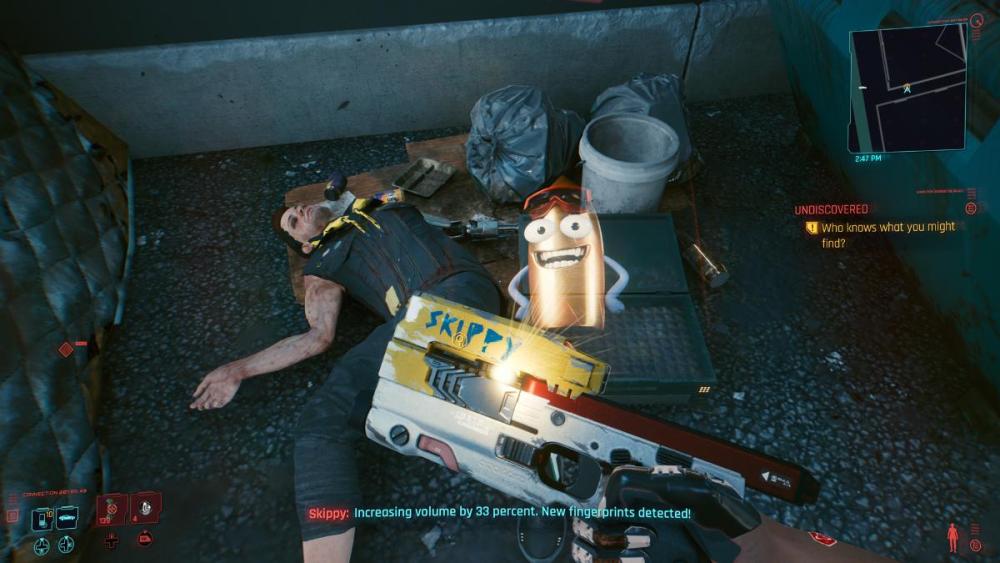Click the phone quick-slot icon
The width and height of the screenshot is (1000, 563).
42,517
